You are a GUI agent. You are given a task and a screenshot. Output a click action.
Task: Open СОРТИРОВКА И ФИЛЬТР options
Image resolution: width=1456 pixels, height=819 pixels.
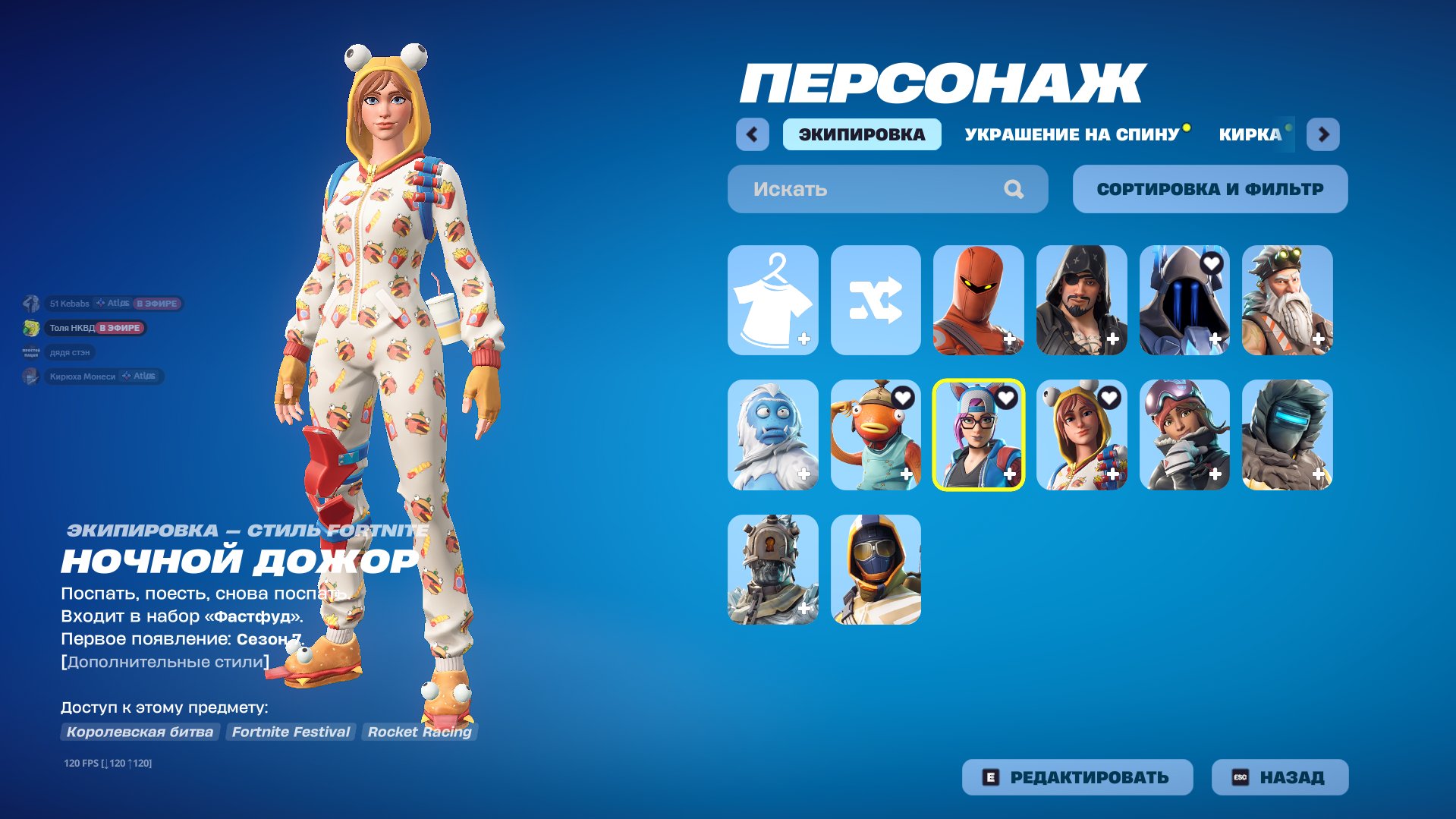(x=1209, y=189)
